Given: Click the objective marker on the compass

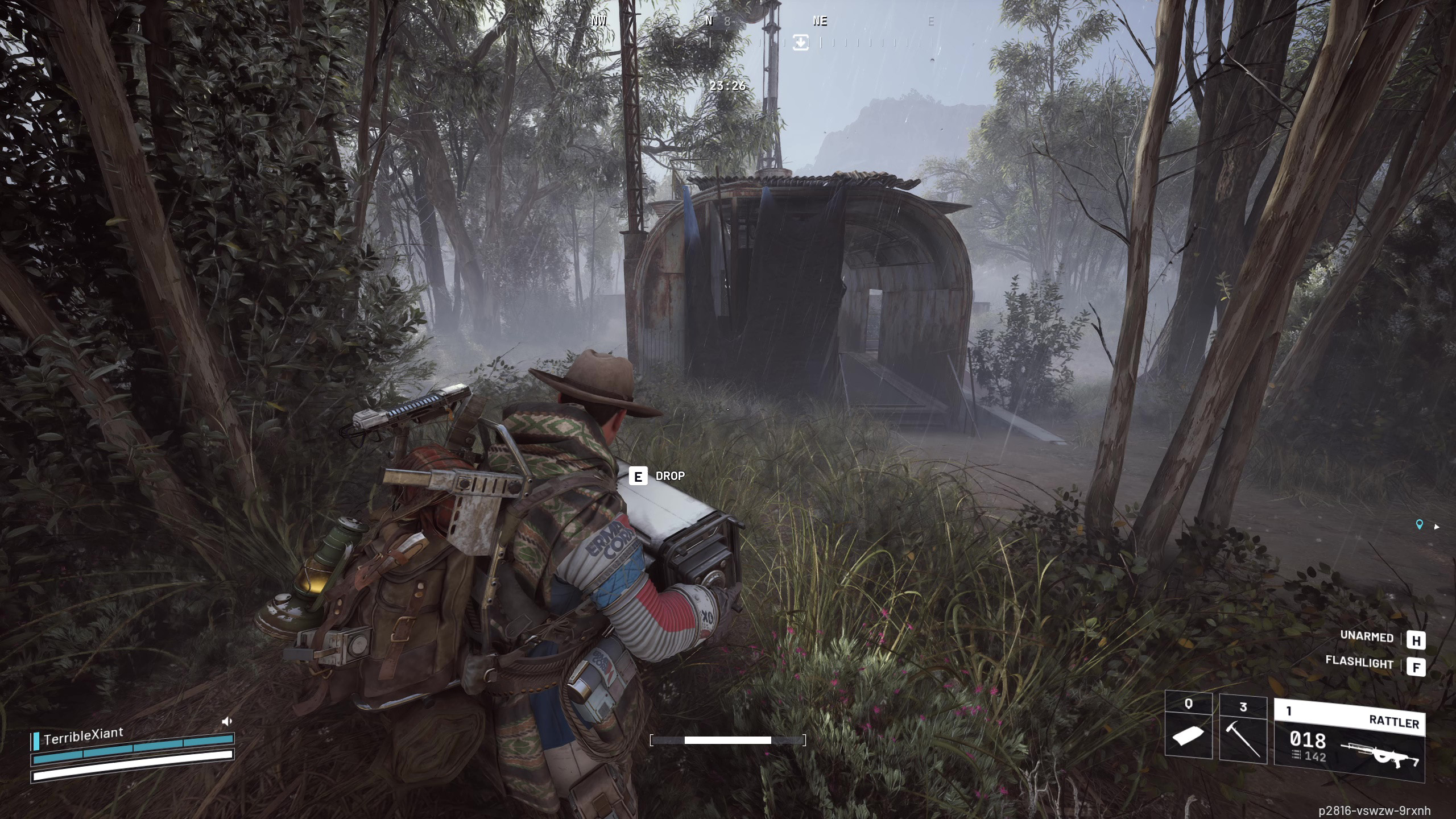Looking at the screenshot, I should pyautogui.click(x=800, y=42).
